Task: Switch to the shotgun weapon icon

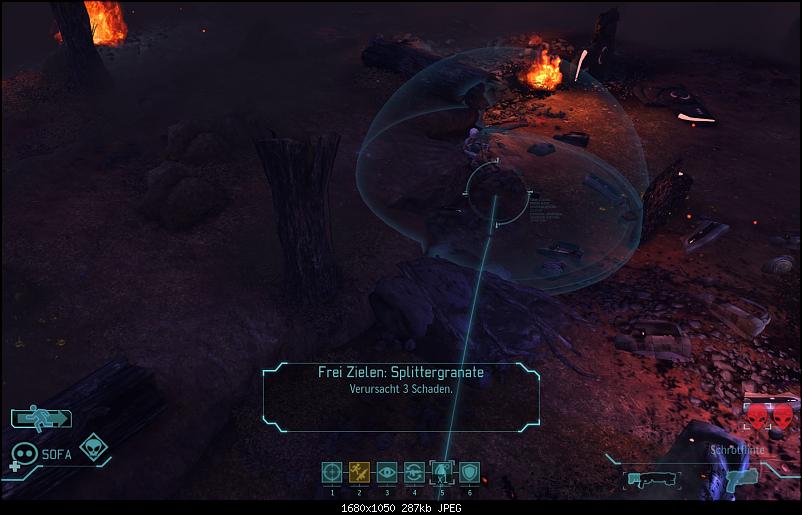Action: (x=653, y=477)
